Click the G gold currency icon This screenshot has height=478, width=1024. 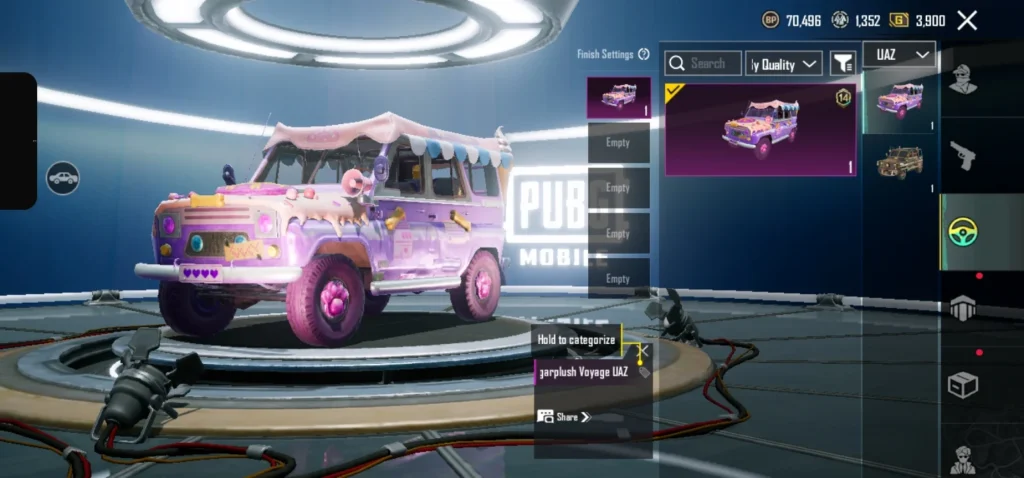900,20
